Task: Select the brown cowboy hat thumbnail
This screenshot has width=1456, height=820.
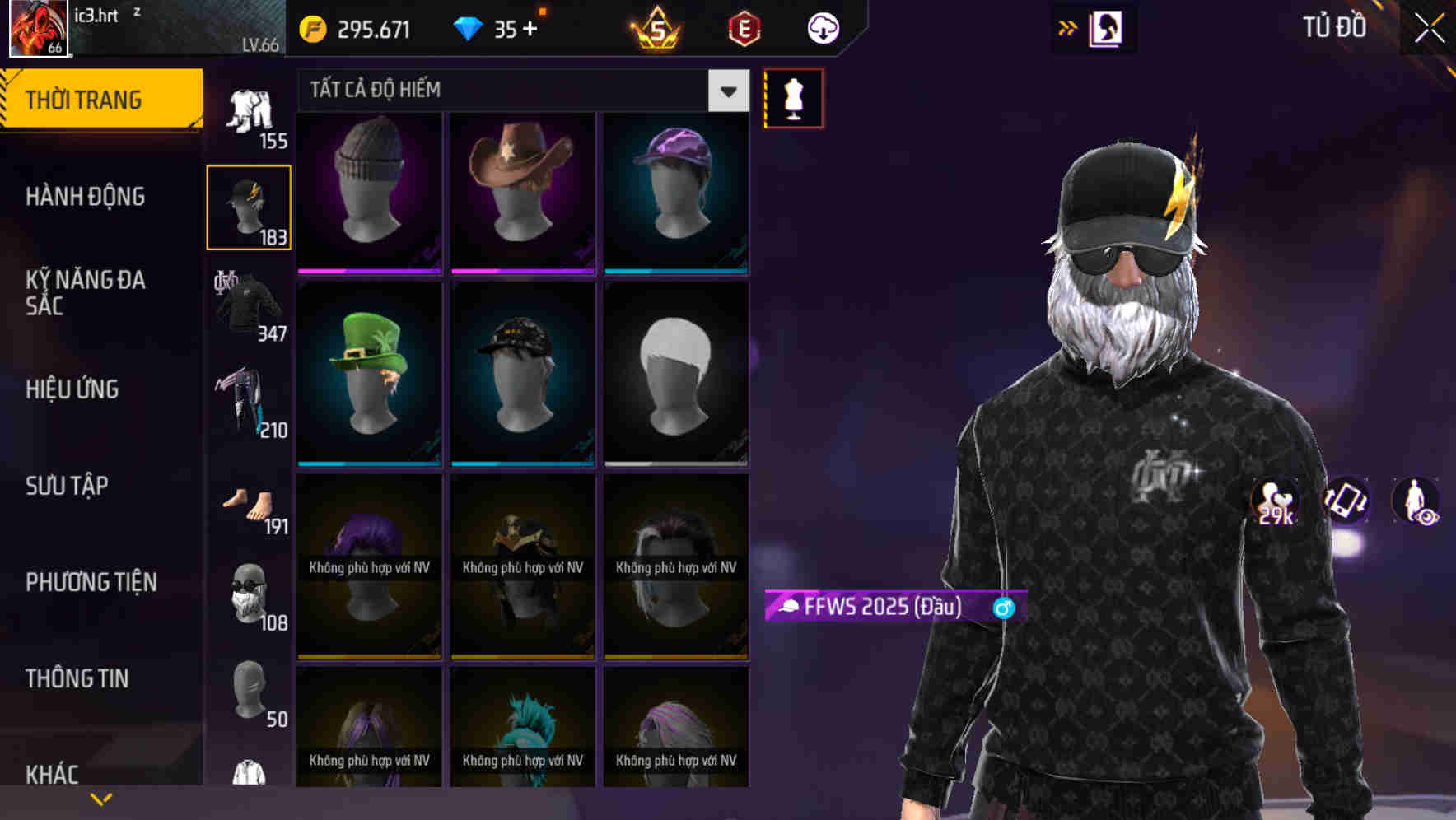Action: click(x=522, y=189)
